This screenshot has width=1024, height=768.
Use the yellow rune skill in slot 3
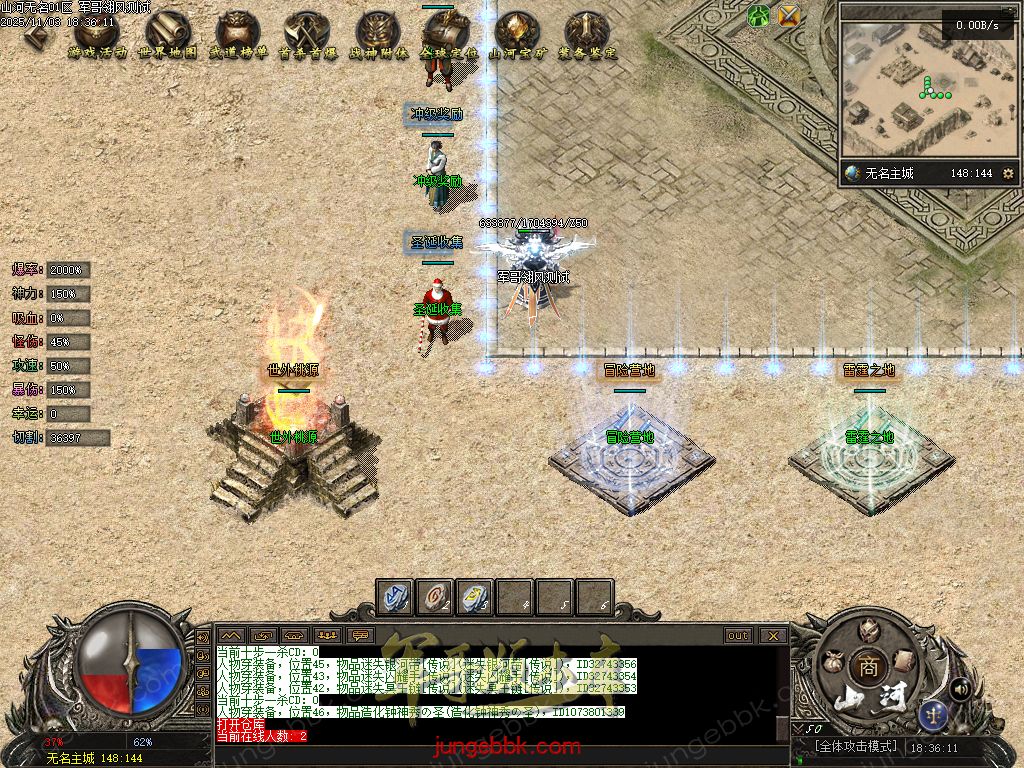(475, 596)
